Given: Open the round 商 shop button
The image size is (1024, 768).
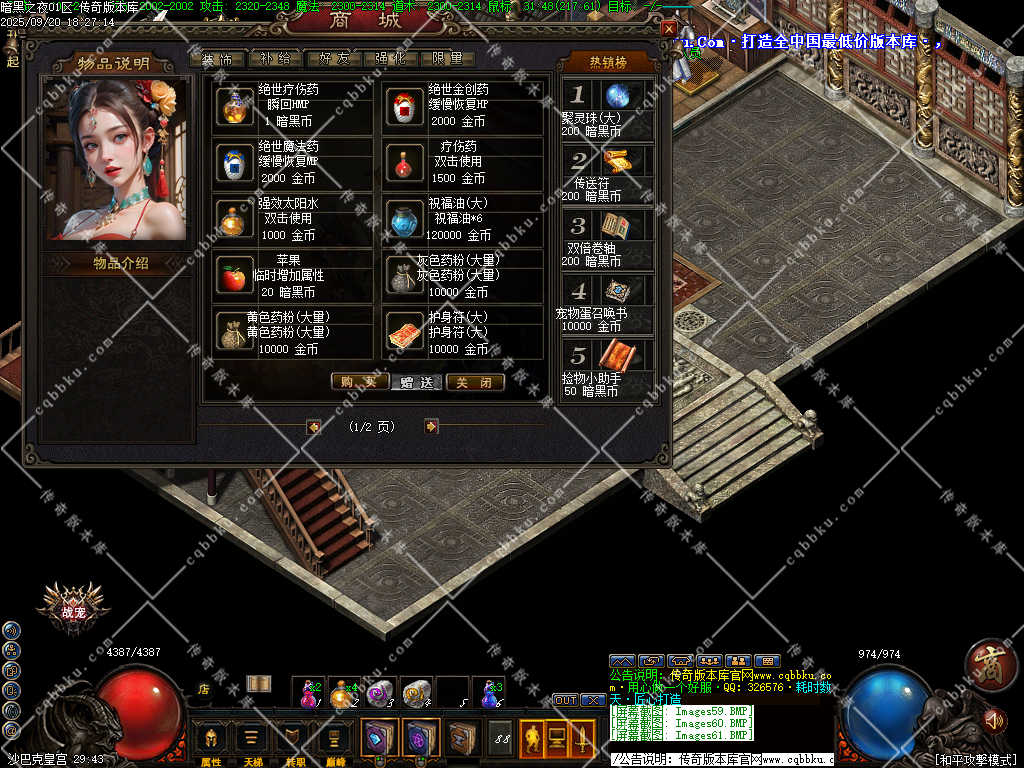Looking at the screenshot, I should pos(991,664).
